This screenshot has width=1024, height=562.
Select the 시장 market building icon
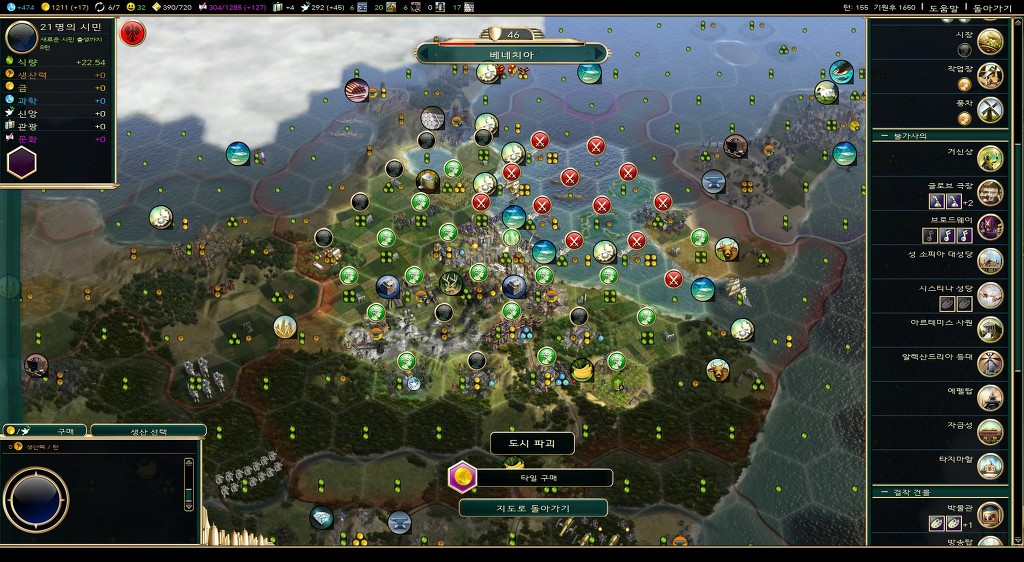point(990,40)
